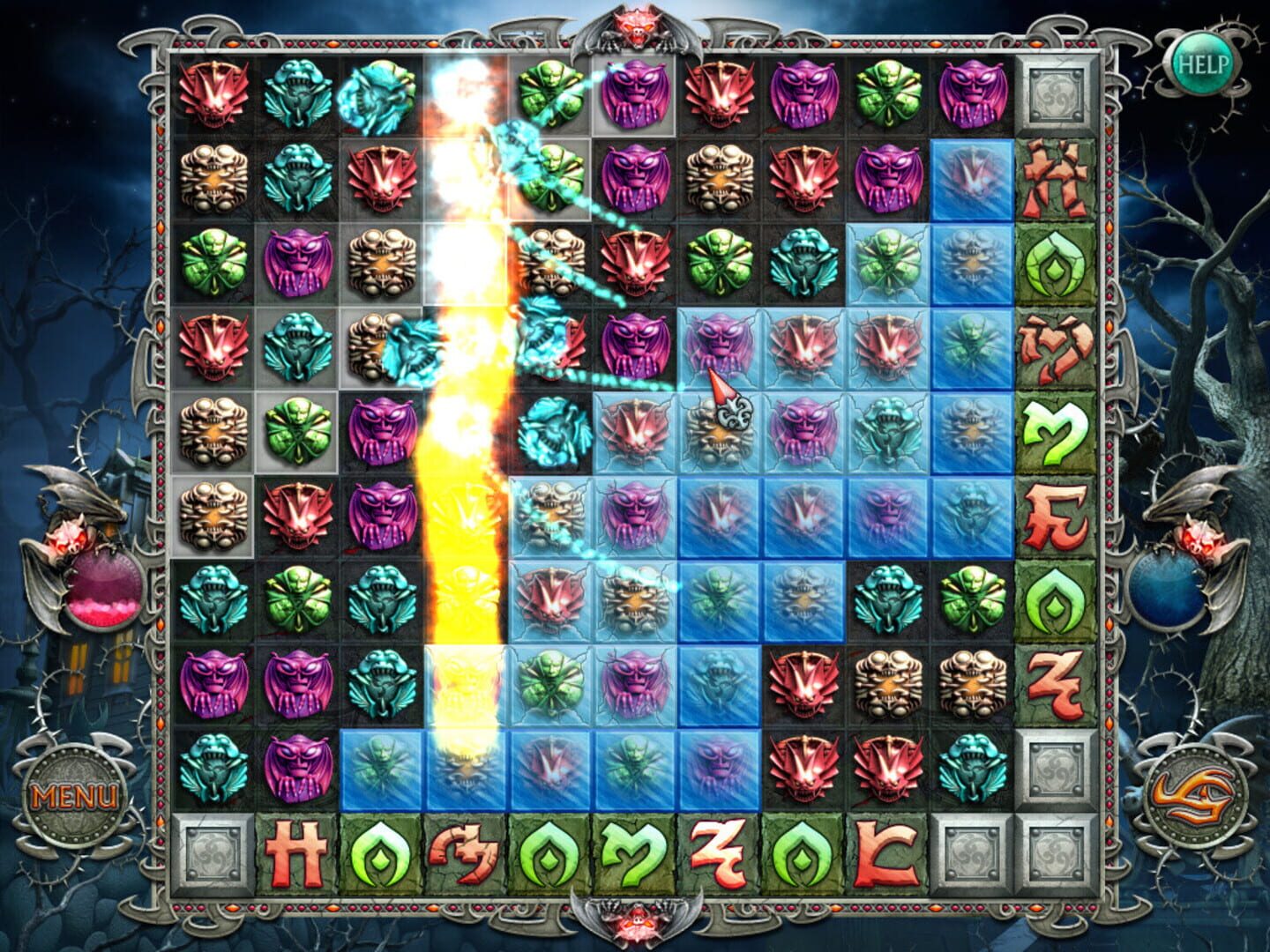
Task: Click the red demon crest above the board
Action: pos(633,26)
